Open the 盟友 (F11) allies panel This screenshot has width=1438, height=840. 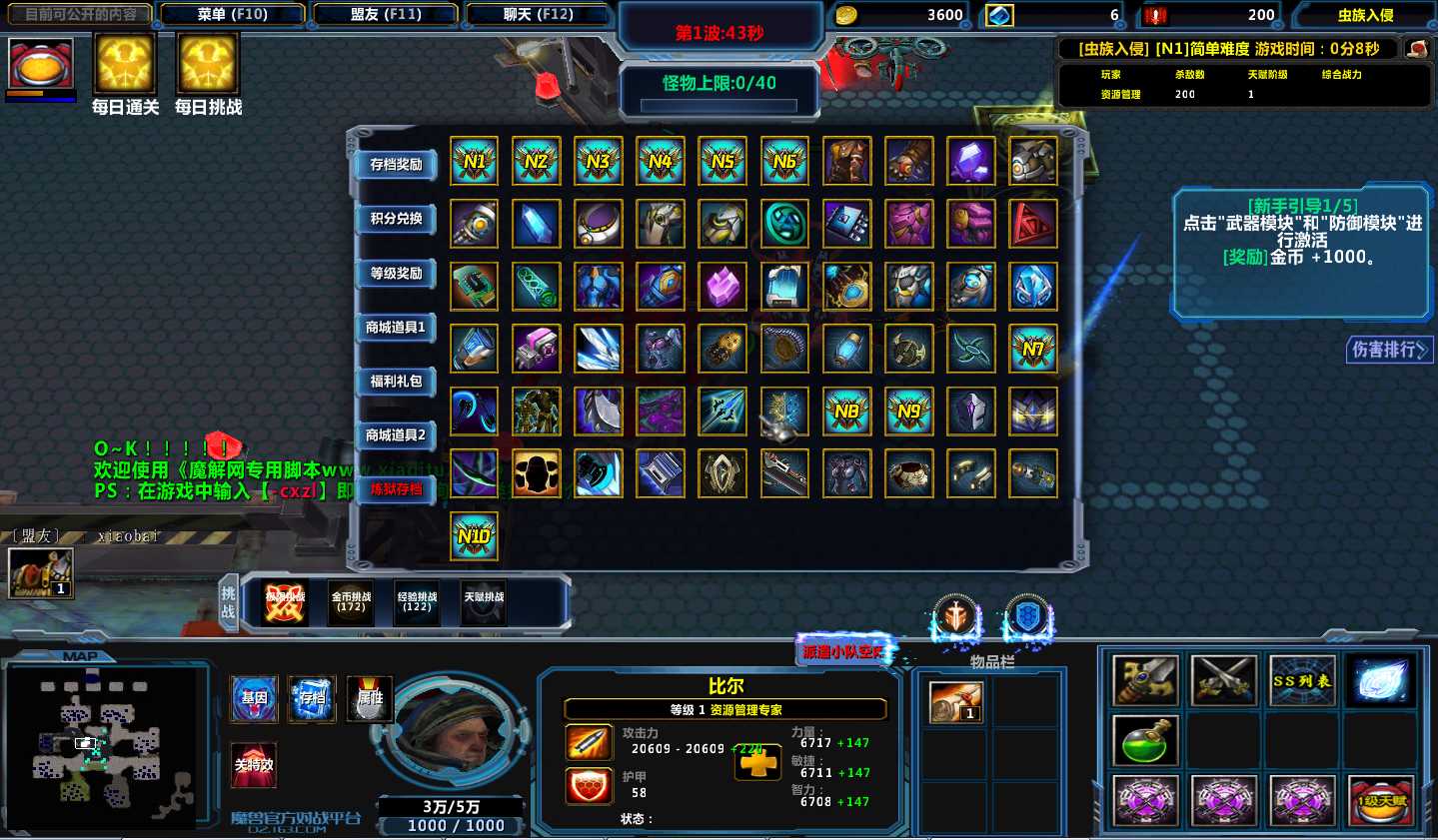pyautogui.click(x=386, y=15)
